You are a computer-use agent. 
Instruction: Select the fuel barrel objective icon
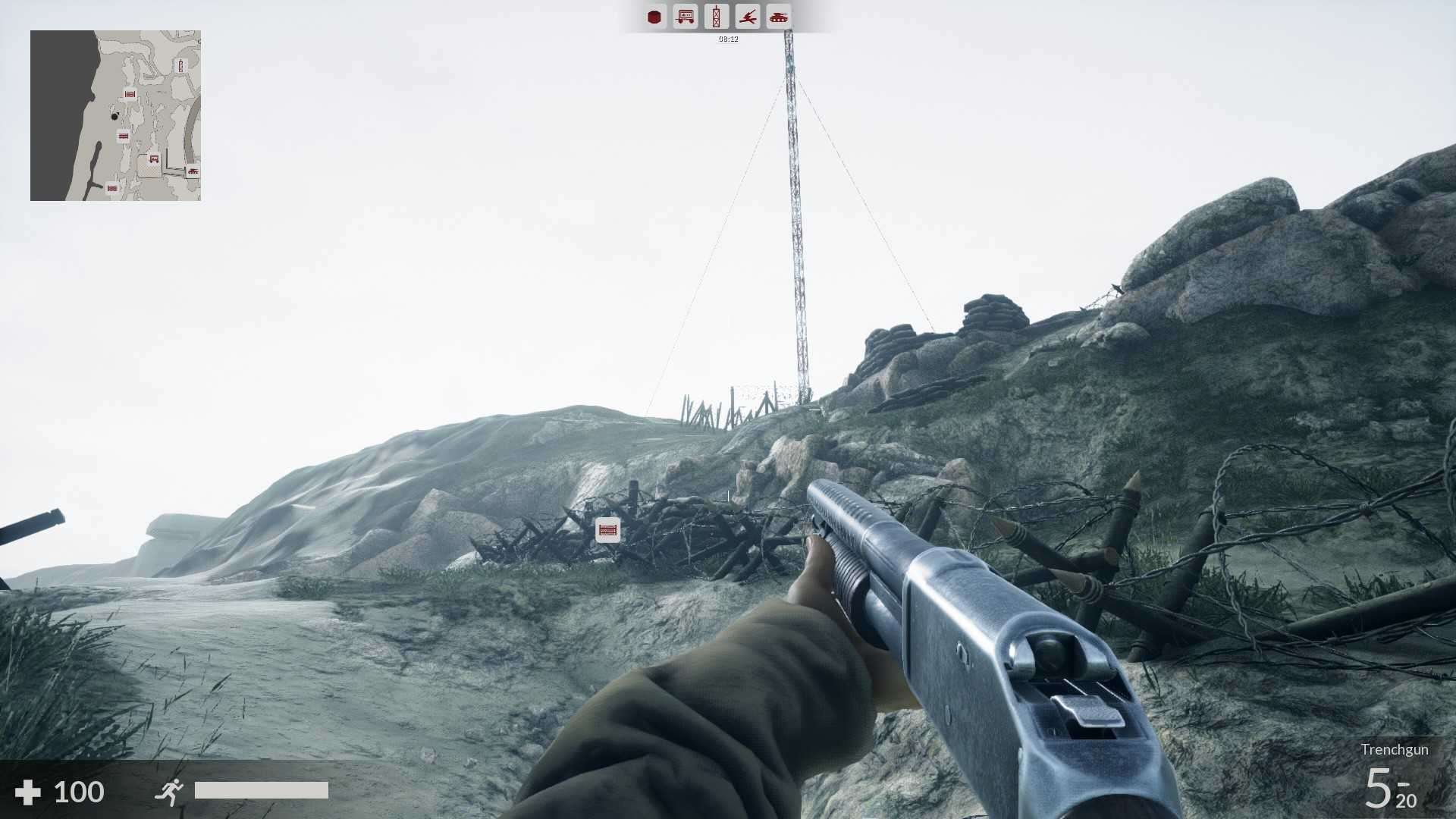[654, 17]
